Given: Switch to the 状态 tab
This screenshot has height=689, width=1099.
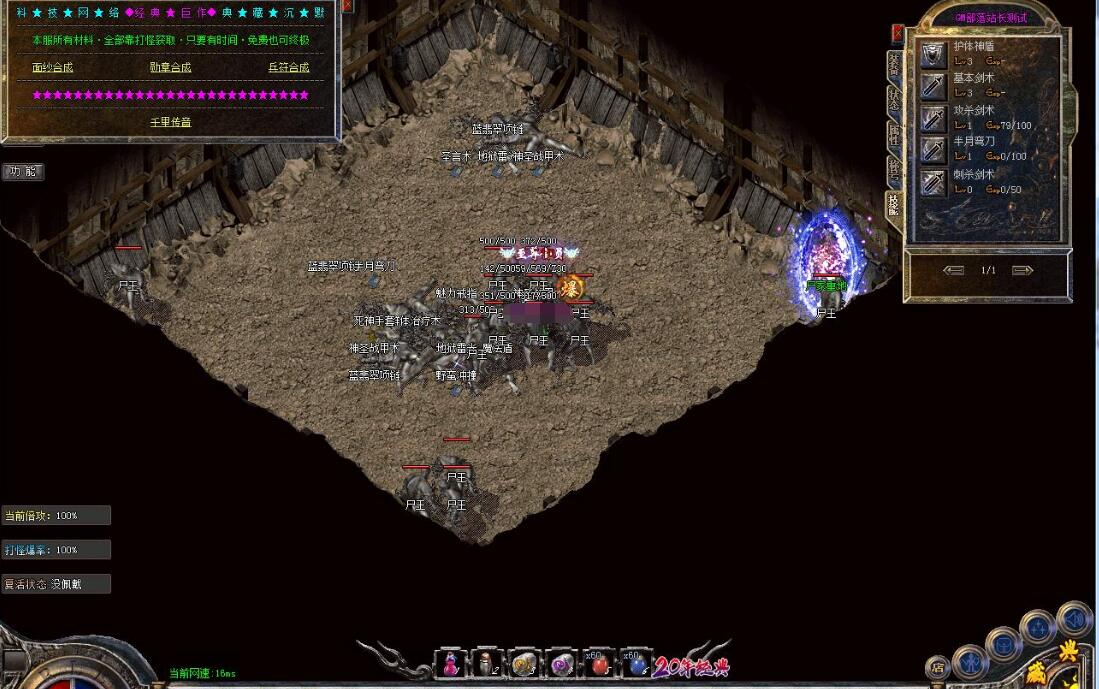Looking at the screenshot, I should pyautogui.click(x=893, y=99).
